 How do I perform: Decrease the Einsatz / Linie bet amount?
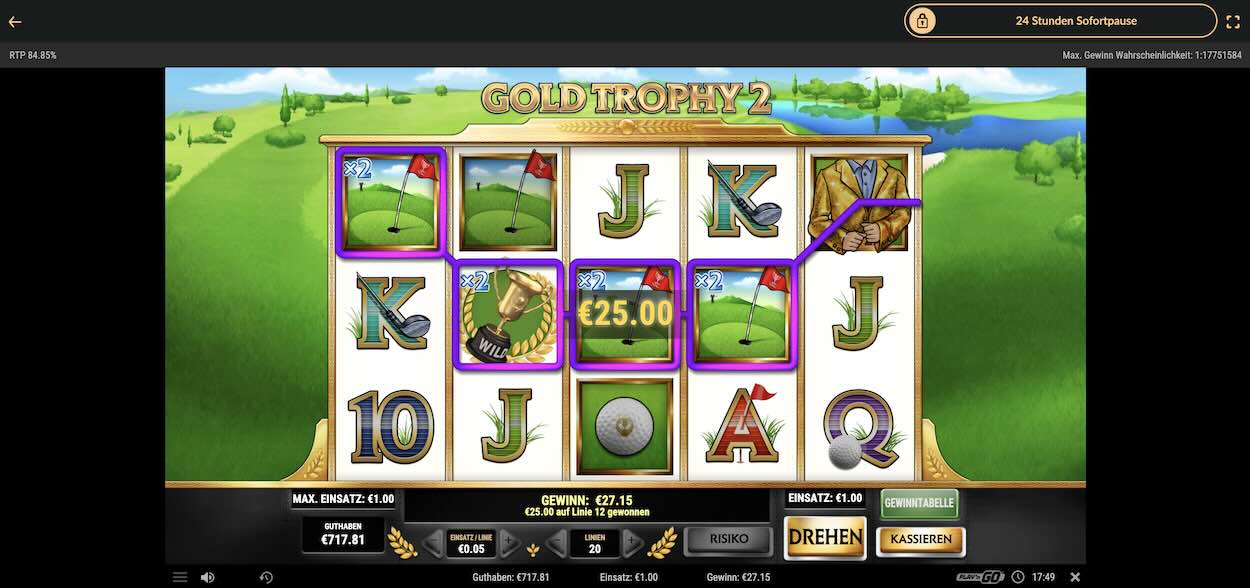(432, 543)
